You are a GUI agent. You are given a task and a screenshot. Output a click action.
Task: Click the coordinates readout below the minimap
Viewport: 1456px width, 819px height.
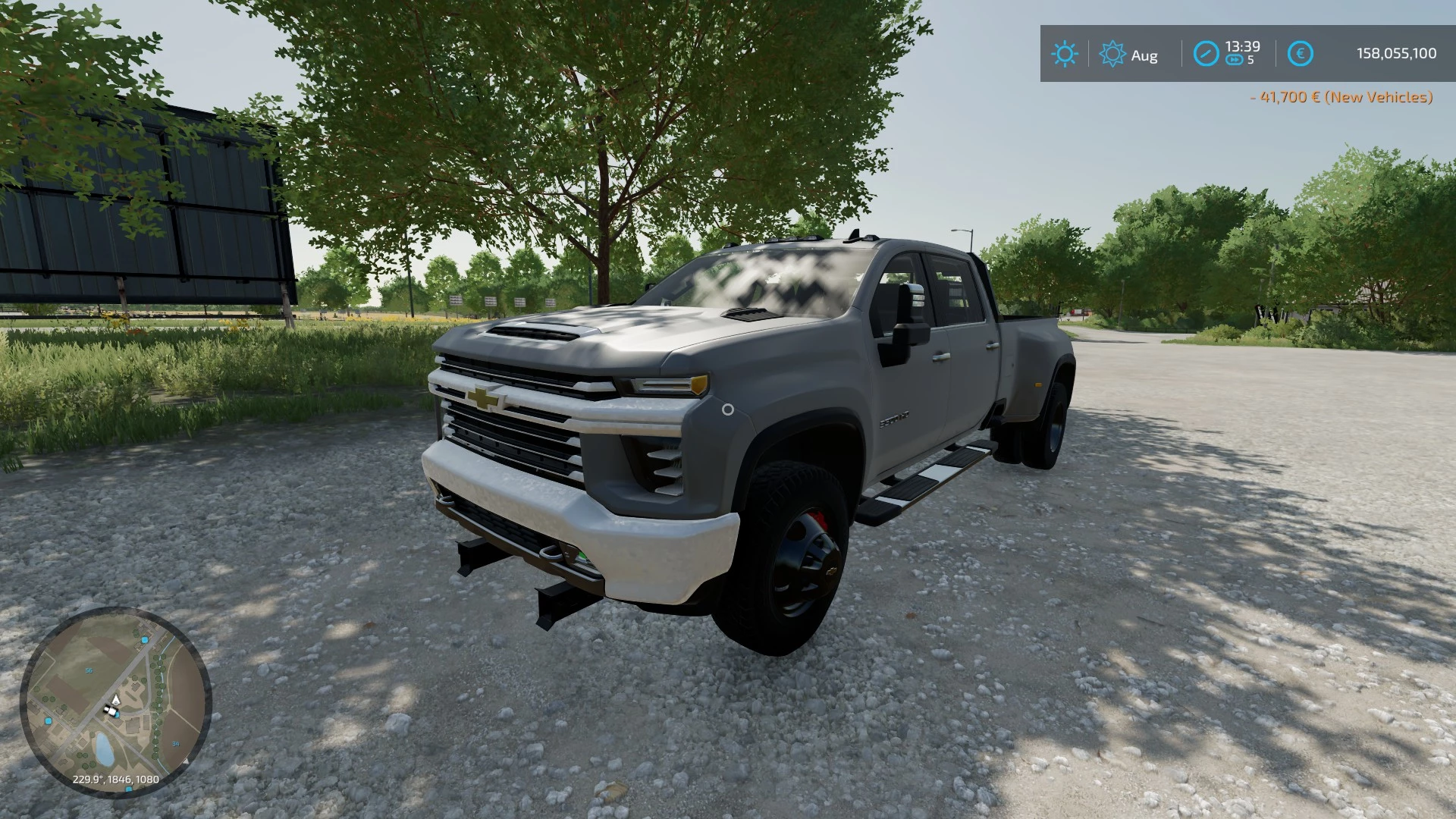point(116,778)
